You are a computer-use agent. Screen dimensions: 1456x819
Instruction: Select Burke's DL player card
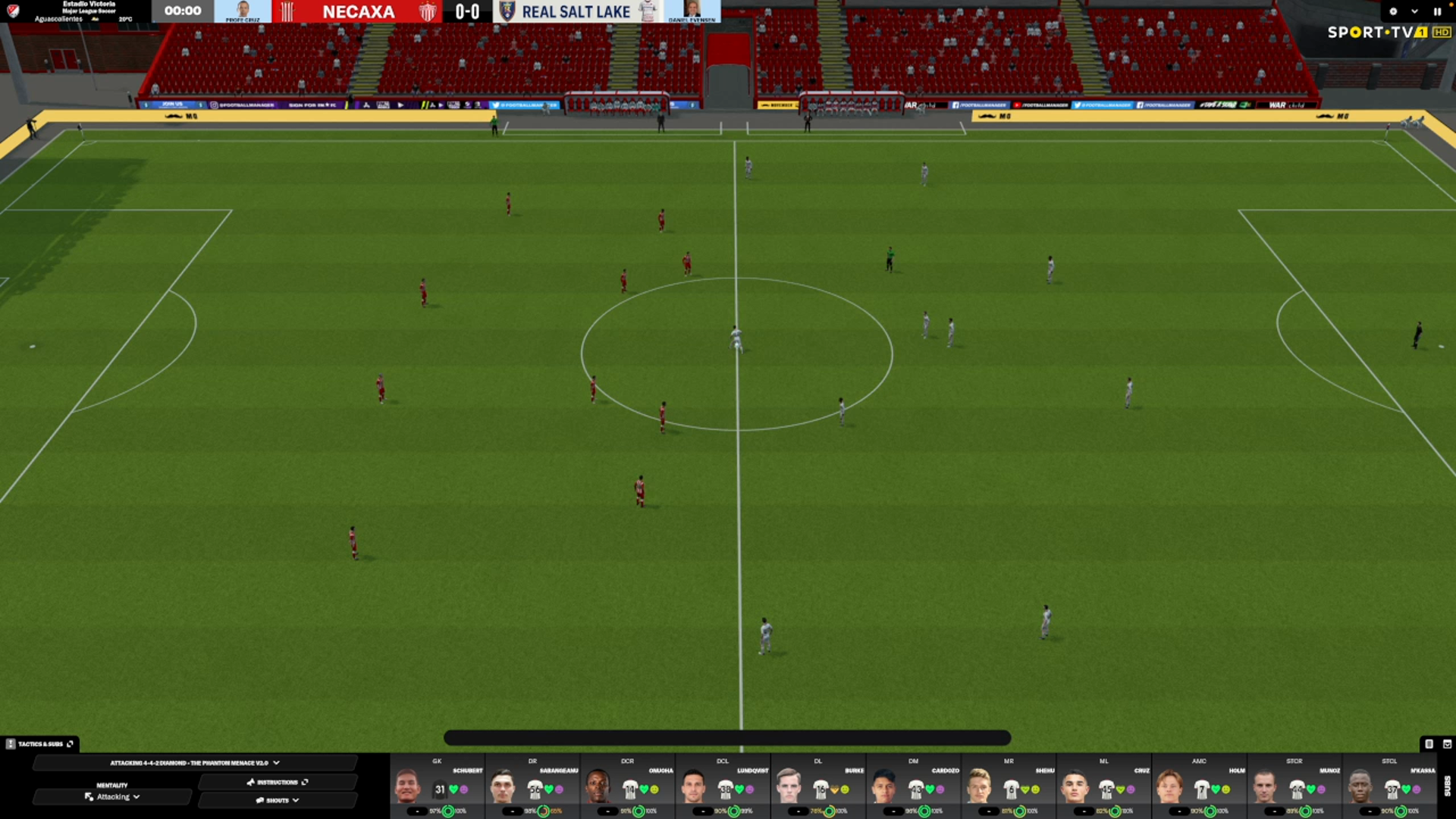tap(819, 787)
